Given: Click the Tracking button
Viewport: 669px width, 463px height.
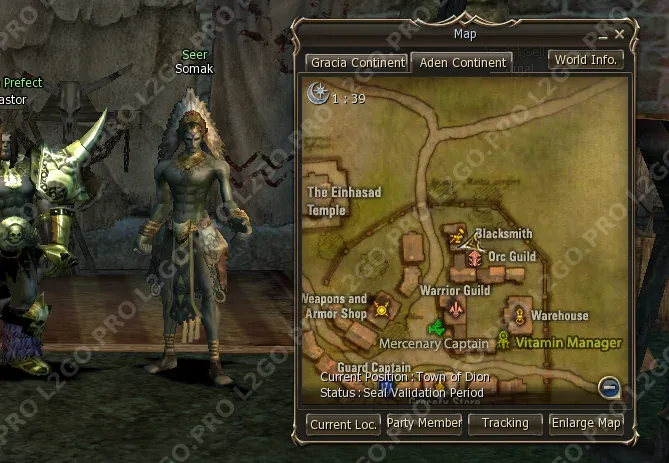Looking at the screenshot, I should [505, 424].
